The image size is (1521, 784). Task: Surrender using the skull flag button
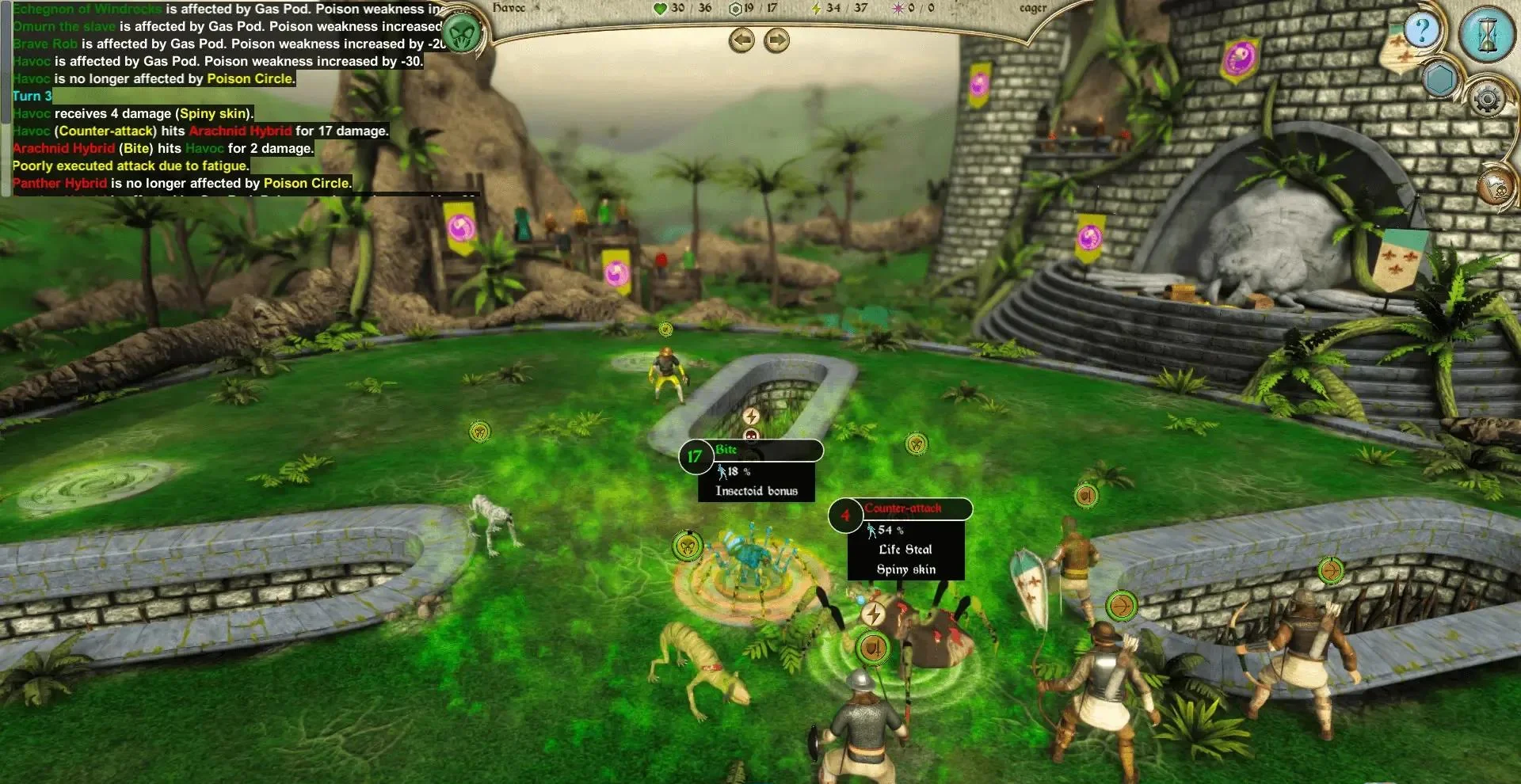tap(1494, 187)
